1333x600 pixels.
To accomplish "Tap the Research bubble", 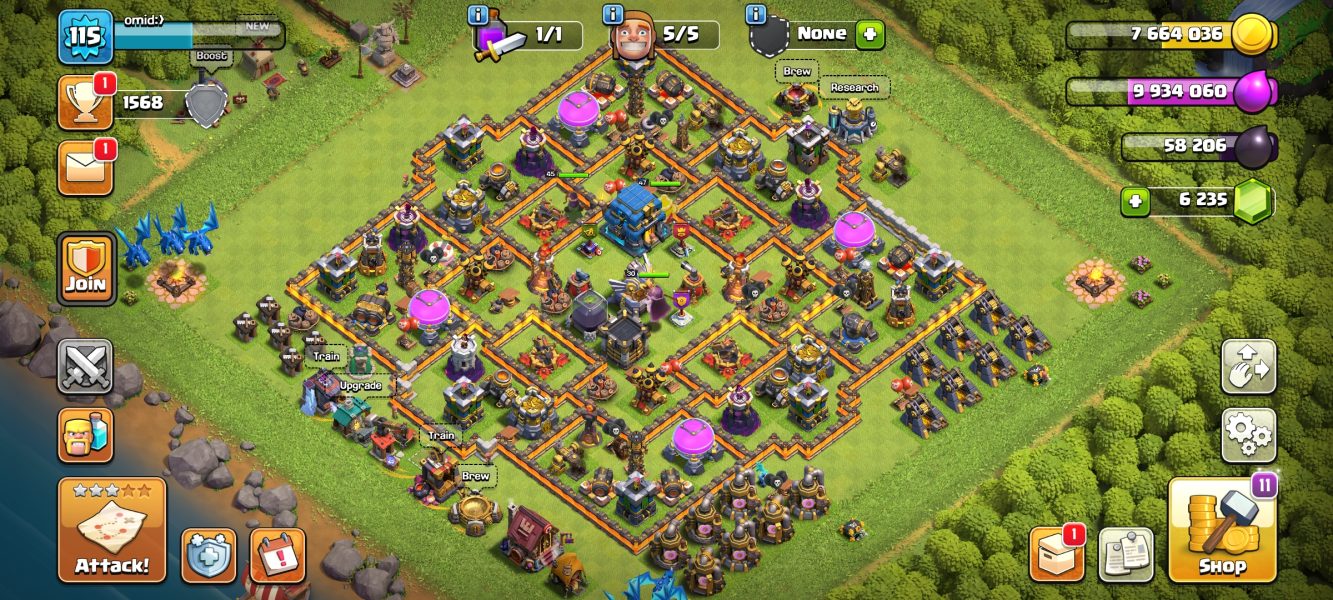I will coord(855,88).
